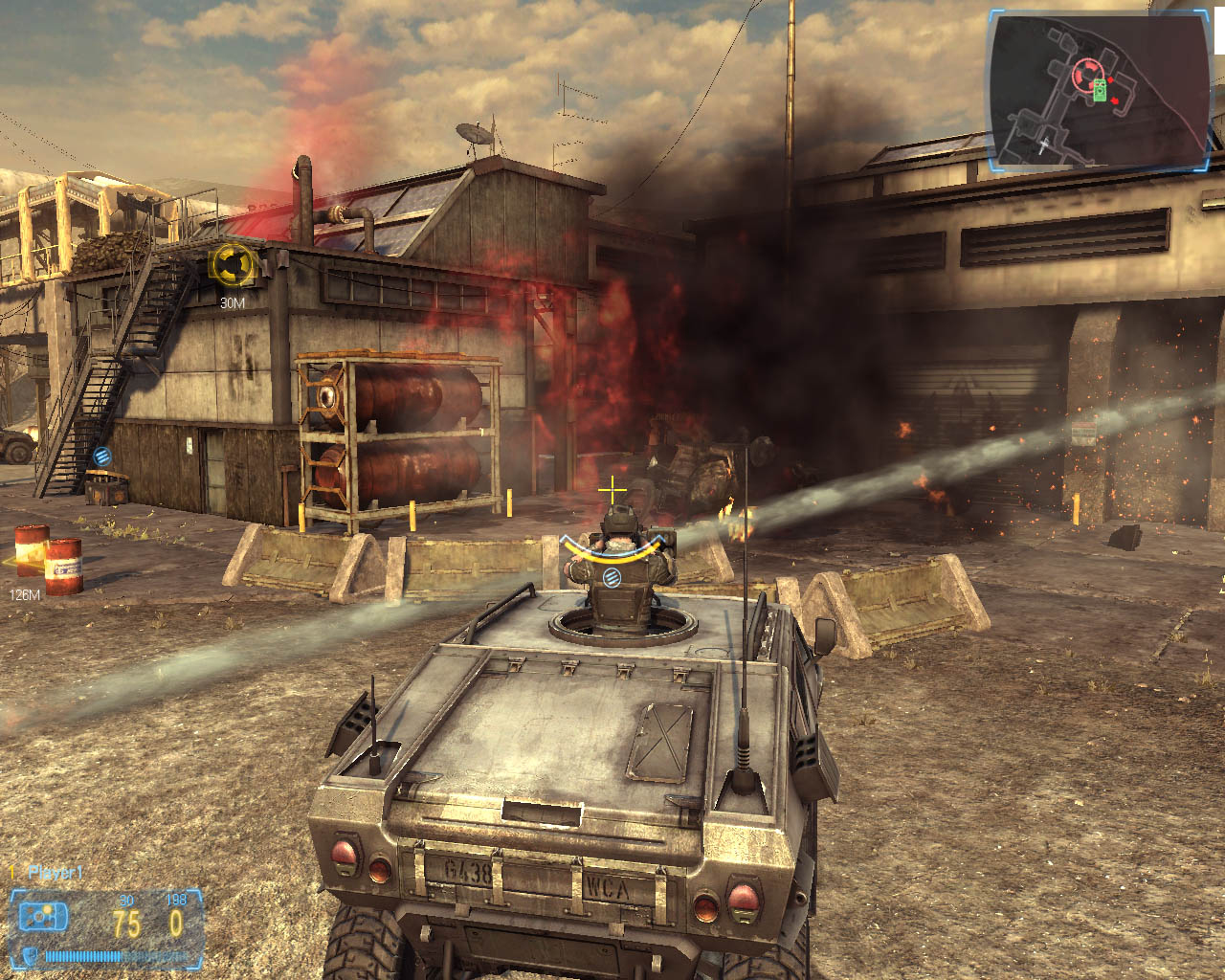Select the green vehicle marker on the minimap
This screenshot has height=980, width=1225.
(1101, 91)
